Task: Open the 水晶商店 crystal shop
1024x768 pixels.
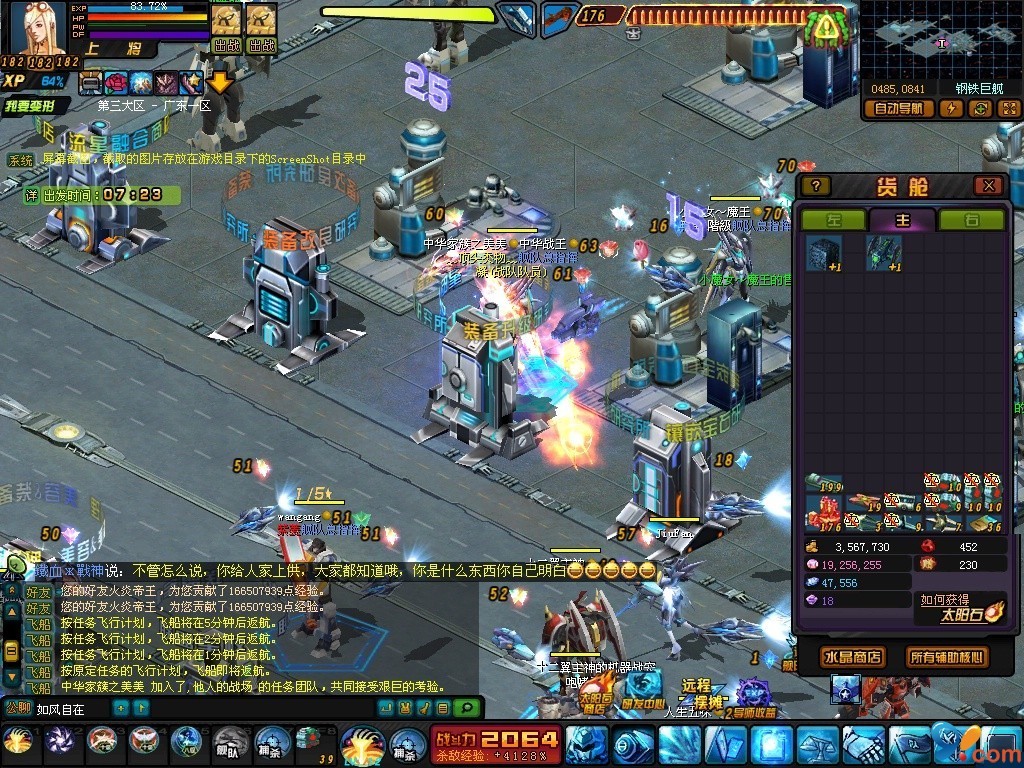Action: click(851, 657)
